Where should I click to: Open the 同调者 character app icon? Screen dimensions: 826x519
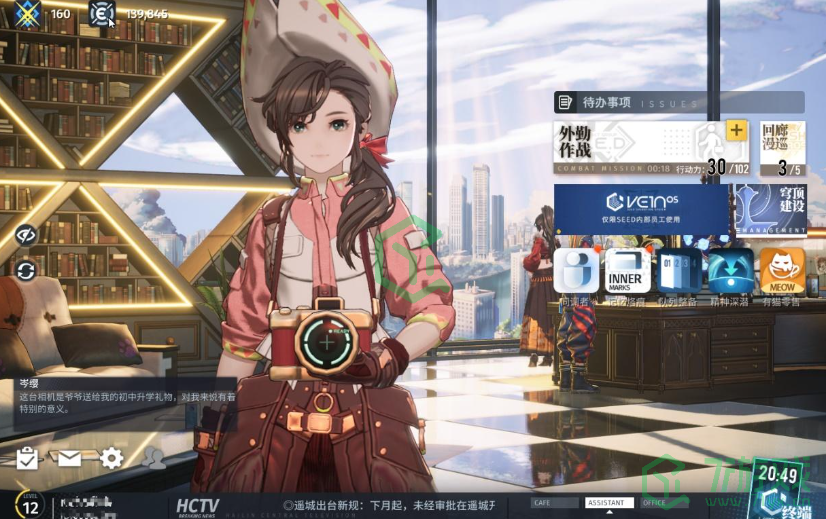point(576,272)
